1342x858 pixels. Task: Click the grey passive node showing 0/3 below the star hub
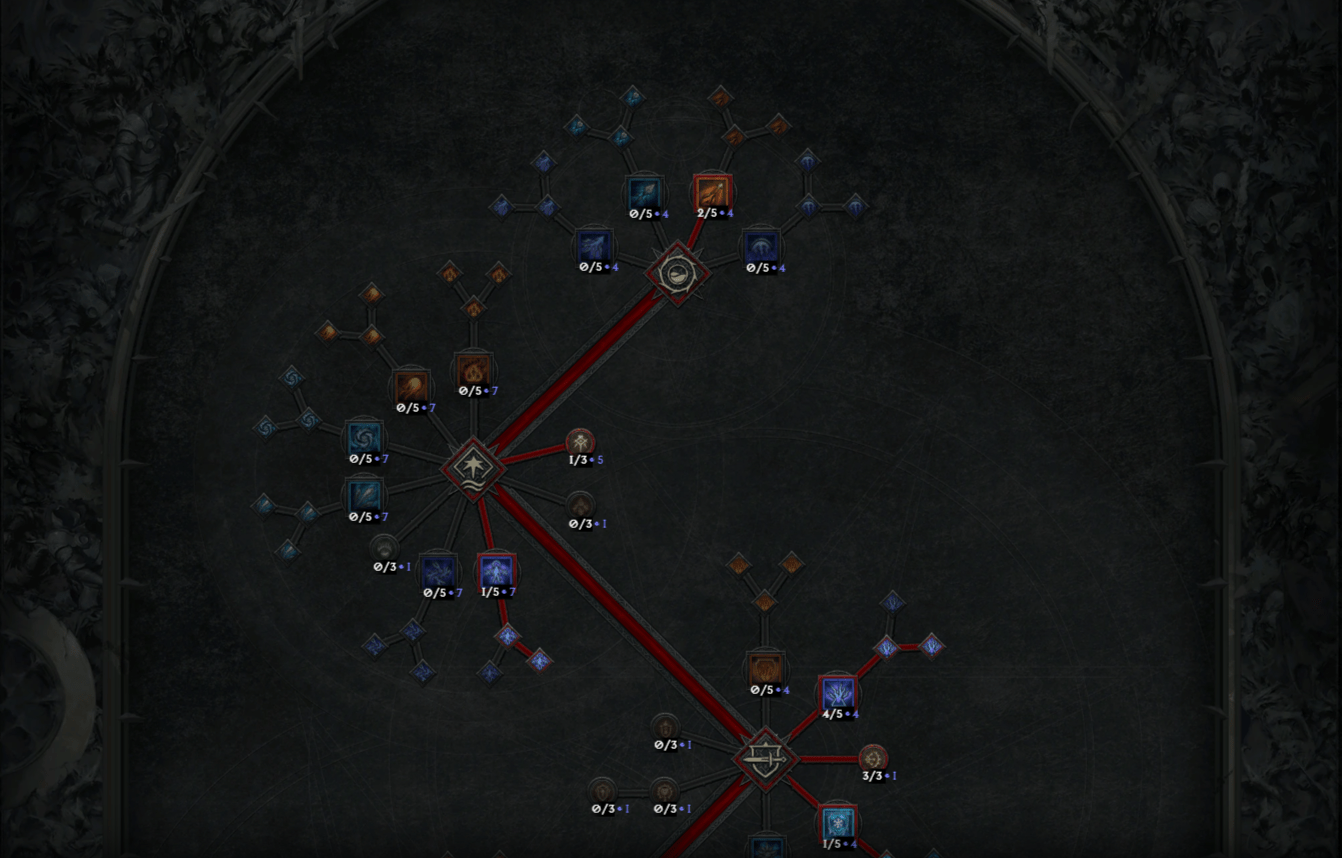click(x=387, y=548)
